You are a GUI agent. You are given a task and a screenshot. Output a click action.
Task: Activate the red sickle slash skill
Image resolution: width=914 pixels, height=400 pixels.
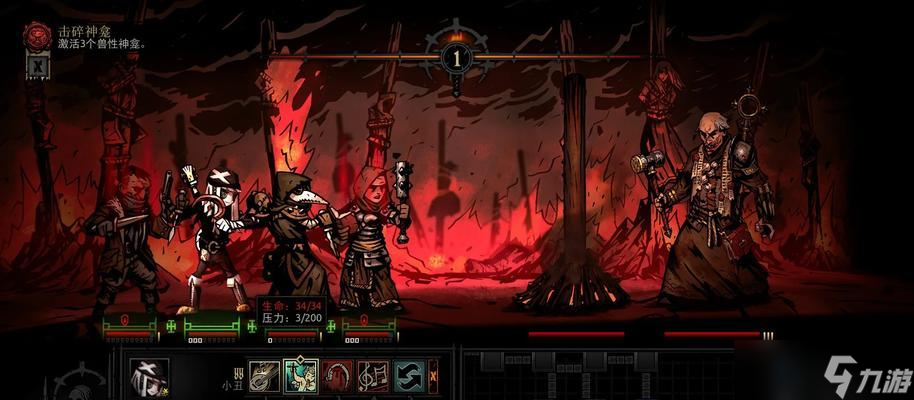point(336,377)
